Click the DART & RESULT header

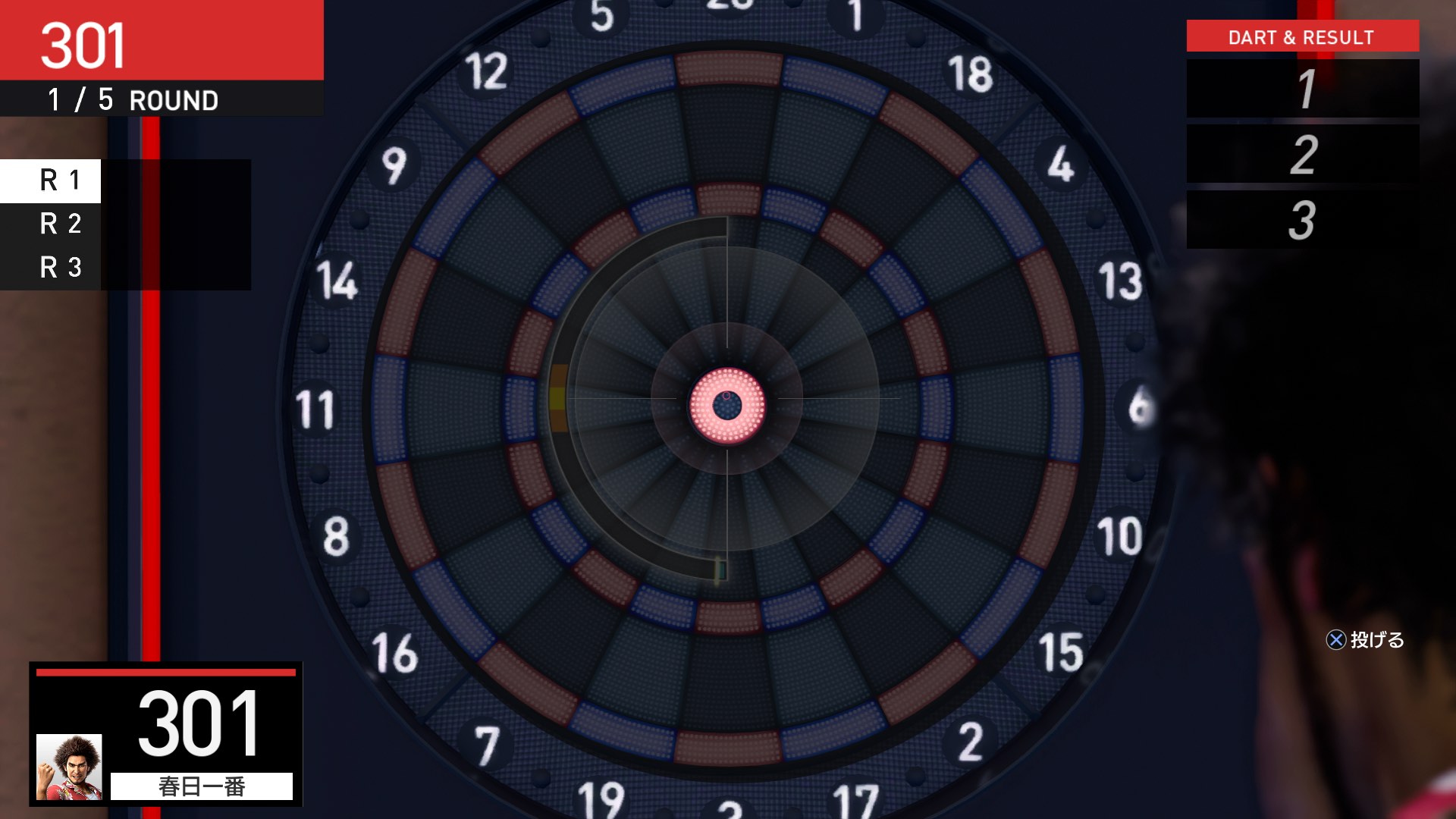click(x=1301, y=36)
